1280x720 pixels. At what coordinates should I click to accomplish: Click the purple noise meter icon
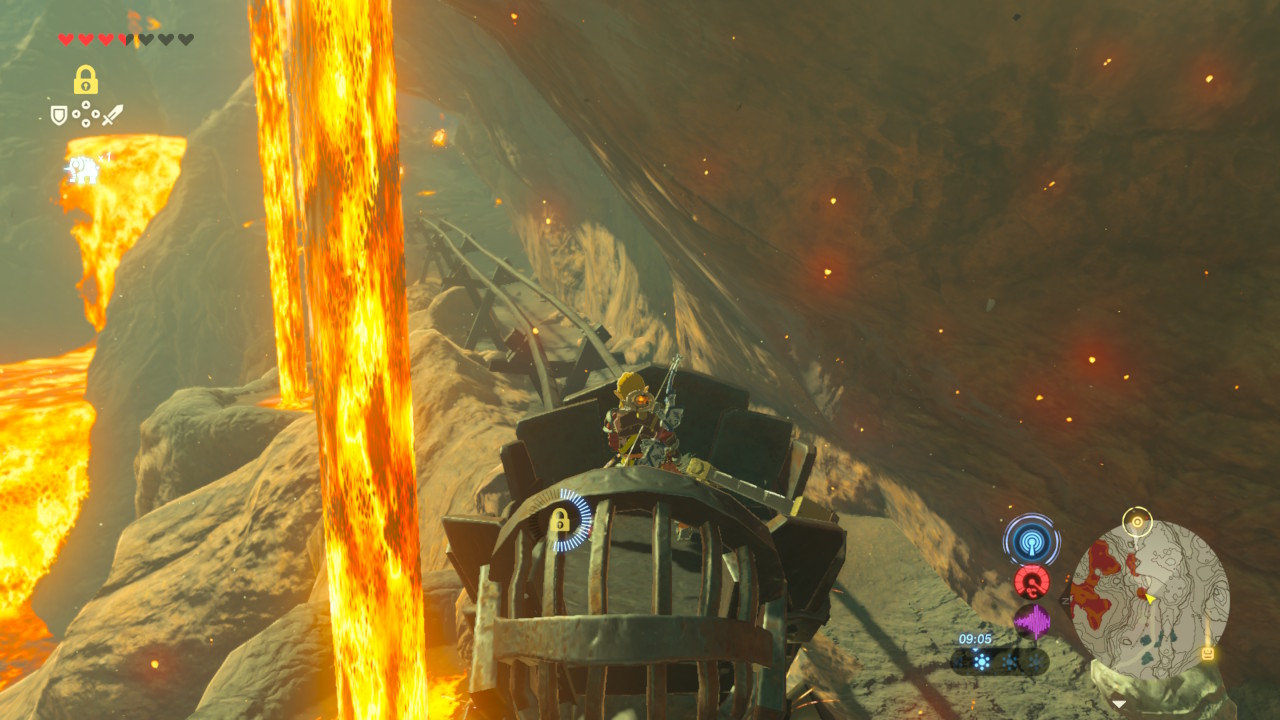1032,622
